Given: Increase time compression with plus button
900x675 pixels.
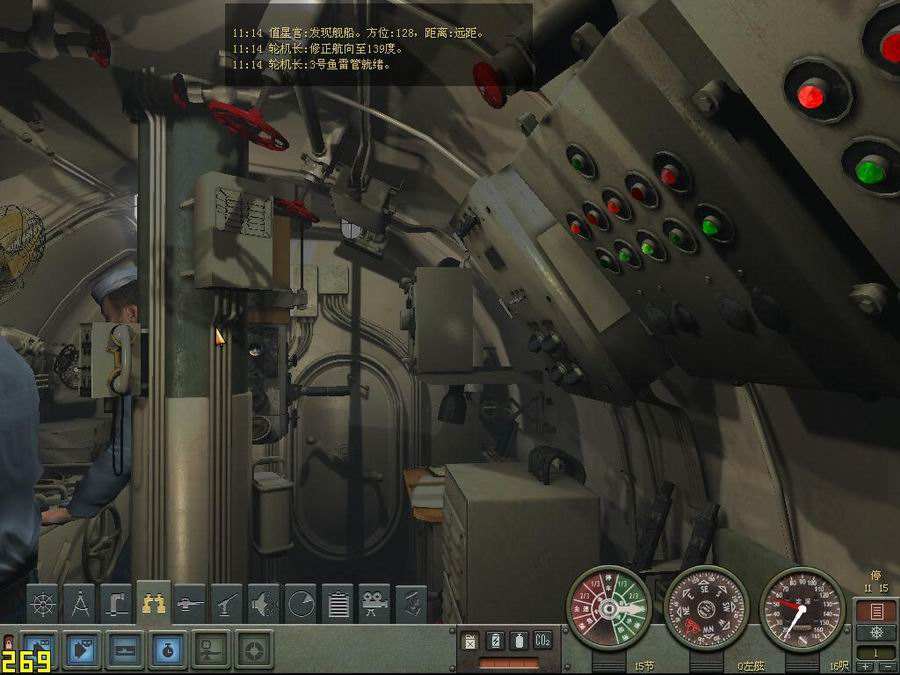Looking at the screenshot, I should click(866, 665).
